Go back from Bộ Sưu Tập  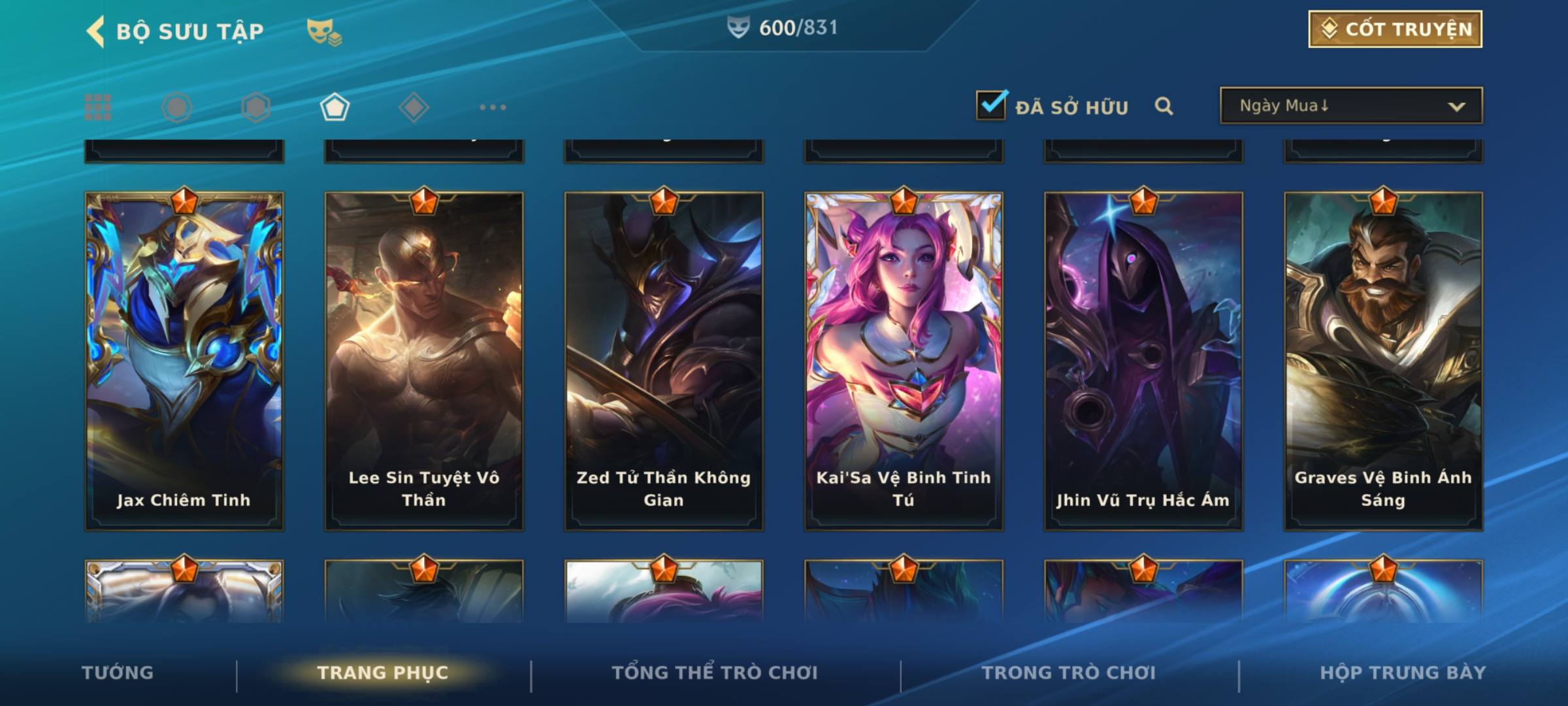pos(95,31)
